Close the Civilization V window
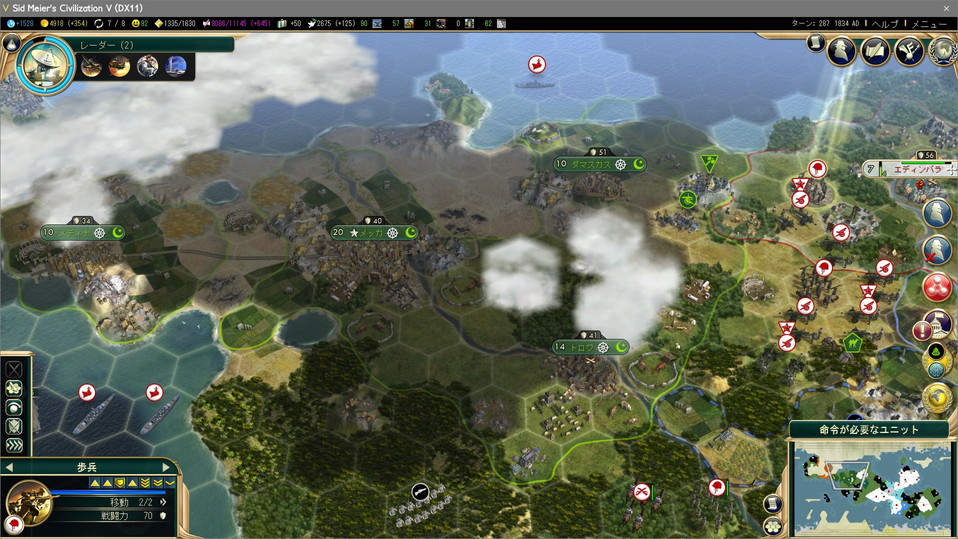The width and height of the screenshot is (958, 539). (x=946, y=8)
